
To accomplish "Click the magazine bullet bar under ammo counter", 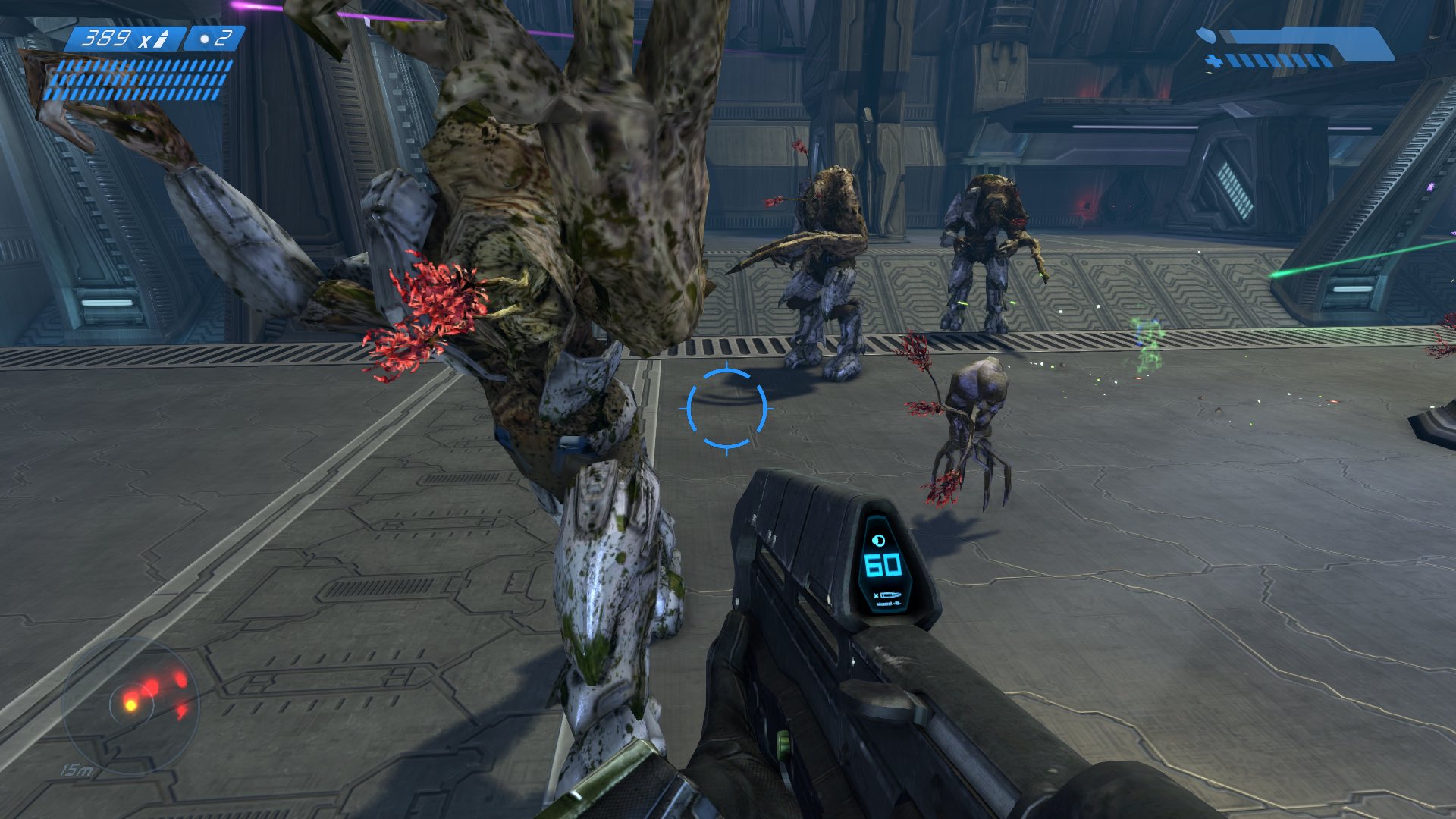I will 136,80.
